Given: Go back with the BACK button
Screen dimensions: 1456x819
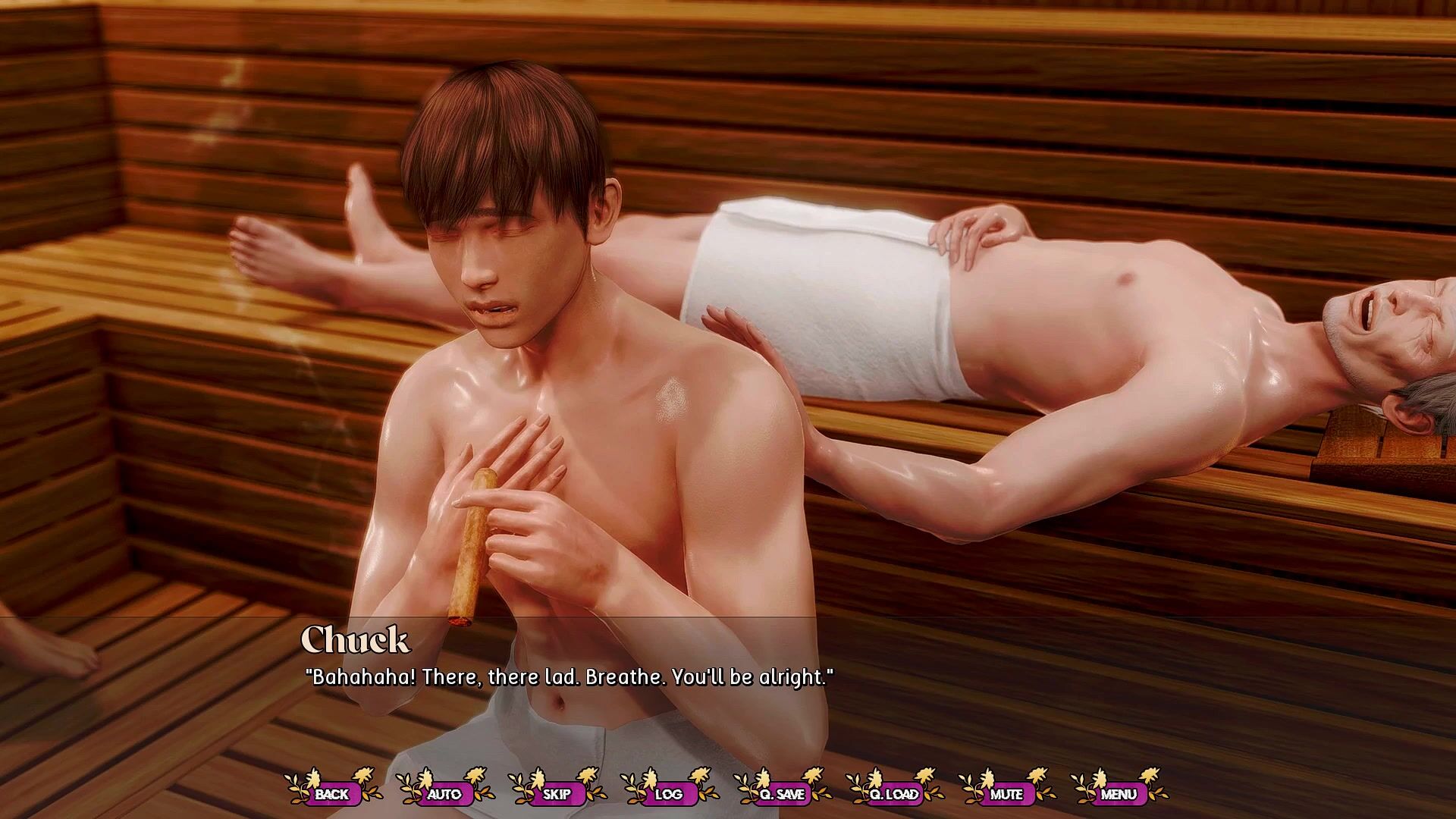Looking at the screenshot, I should 331,794.
